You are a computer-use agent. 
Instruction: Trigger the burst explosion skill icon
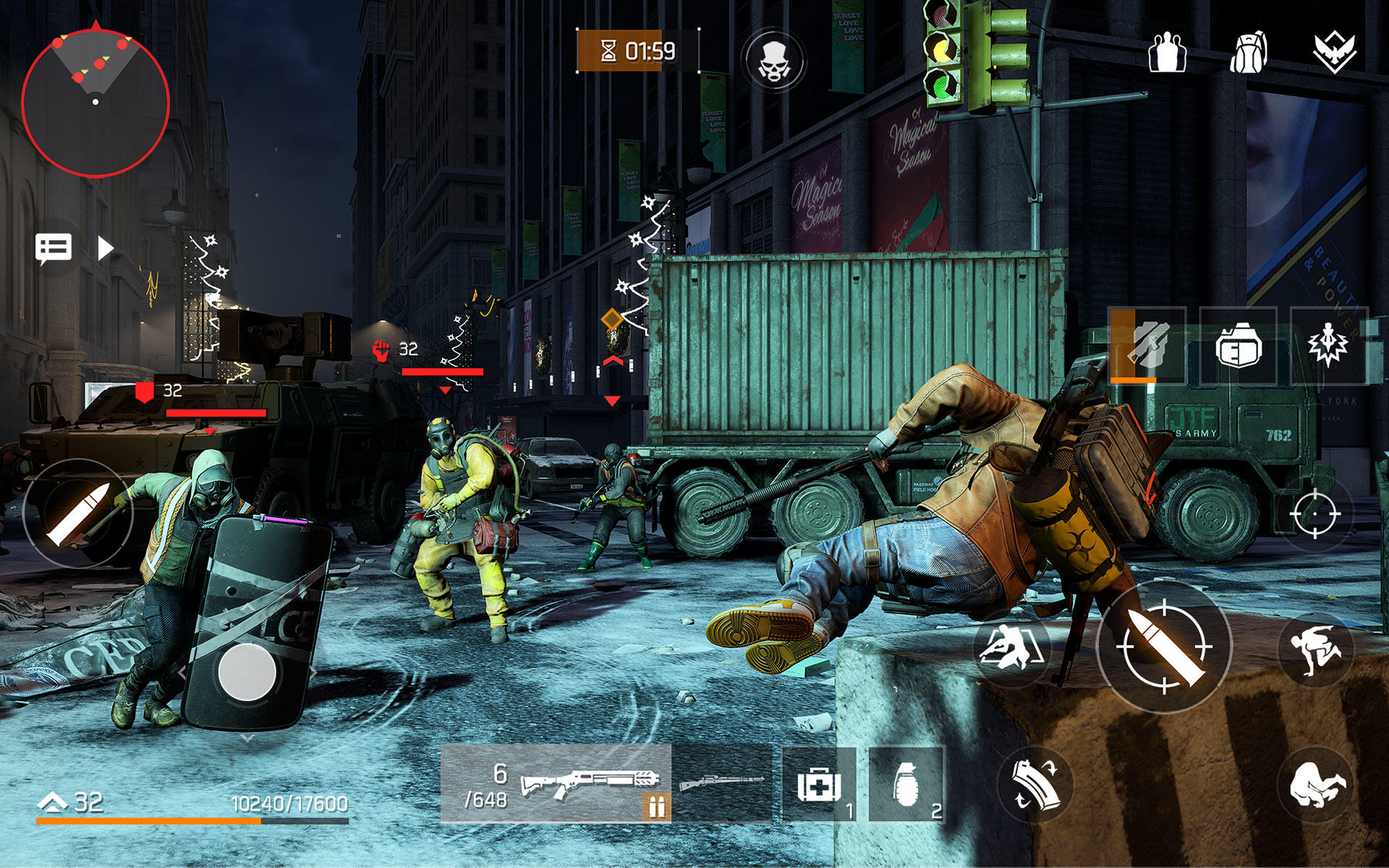pos(1328,346)
